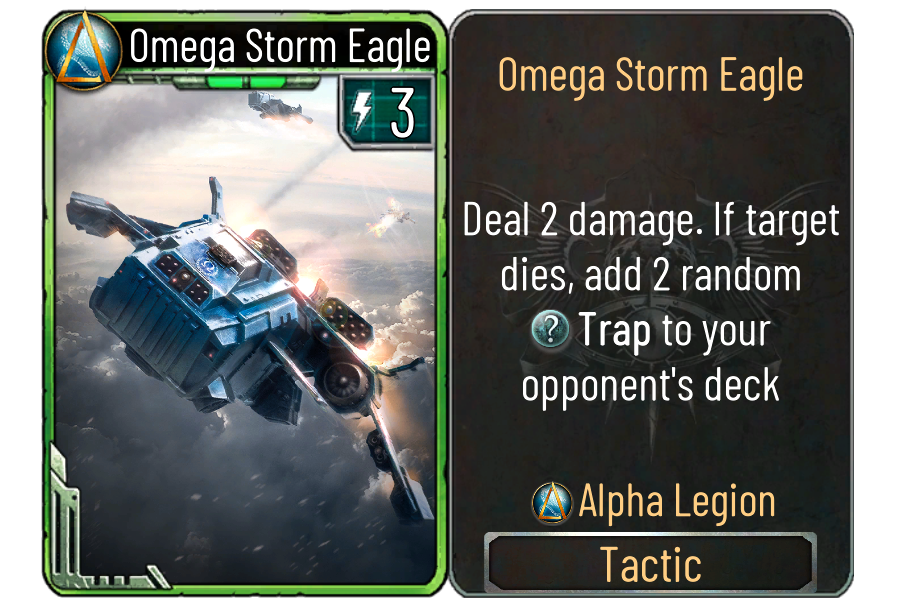This screenshot has width=900, height=600.
Task: Open the Tactic card type box
Action: tap(650, 564)
